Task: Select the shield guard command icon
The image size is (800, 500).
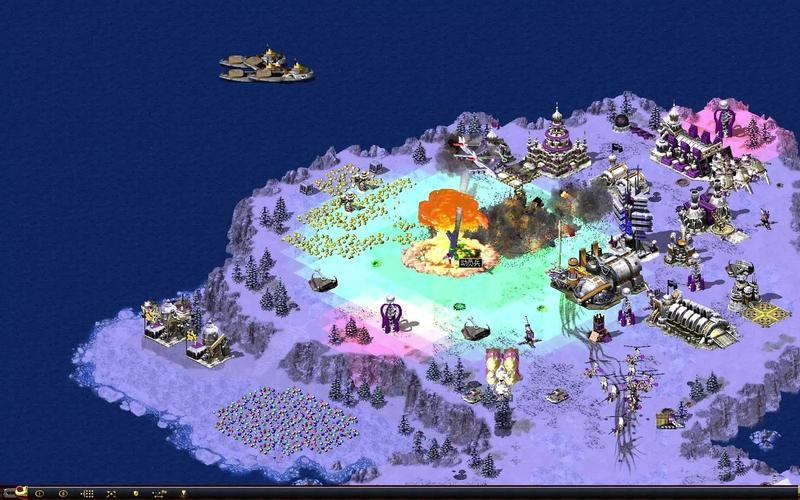Action: pos(136,493)
